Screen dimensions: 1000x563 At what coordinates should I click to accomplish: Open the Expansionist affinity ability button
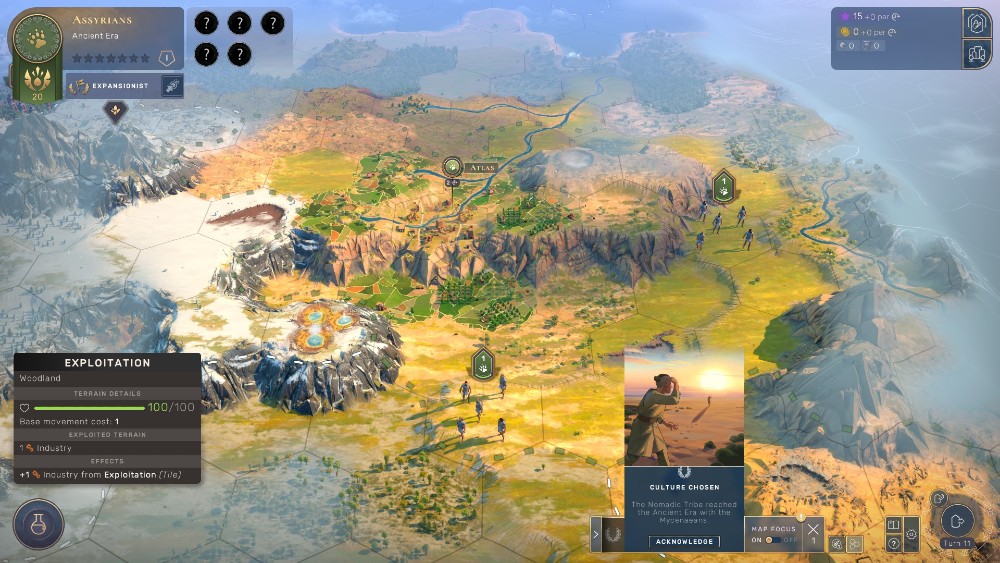(171, 86)
